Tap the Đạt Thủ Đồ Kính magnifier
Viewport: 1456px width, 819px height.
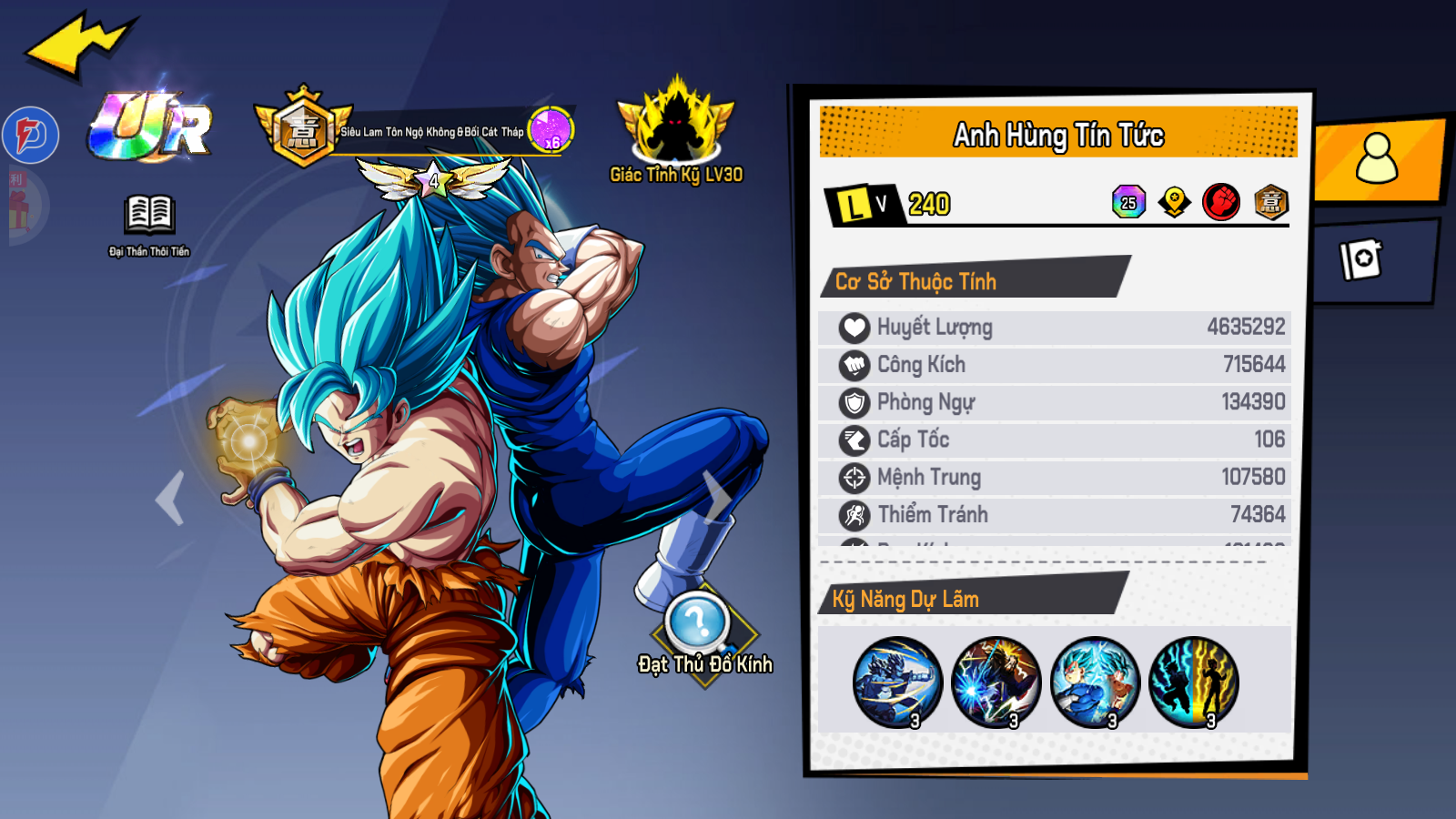(699, 624)
